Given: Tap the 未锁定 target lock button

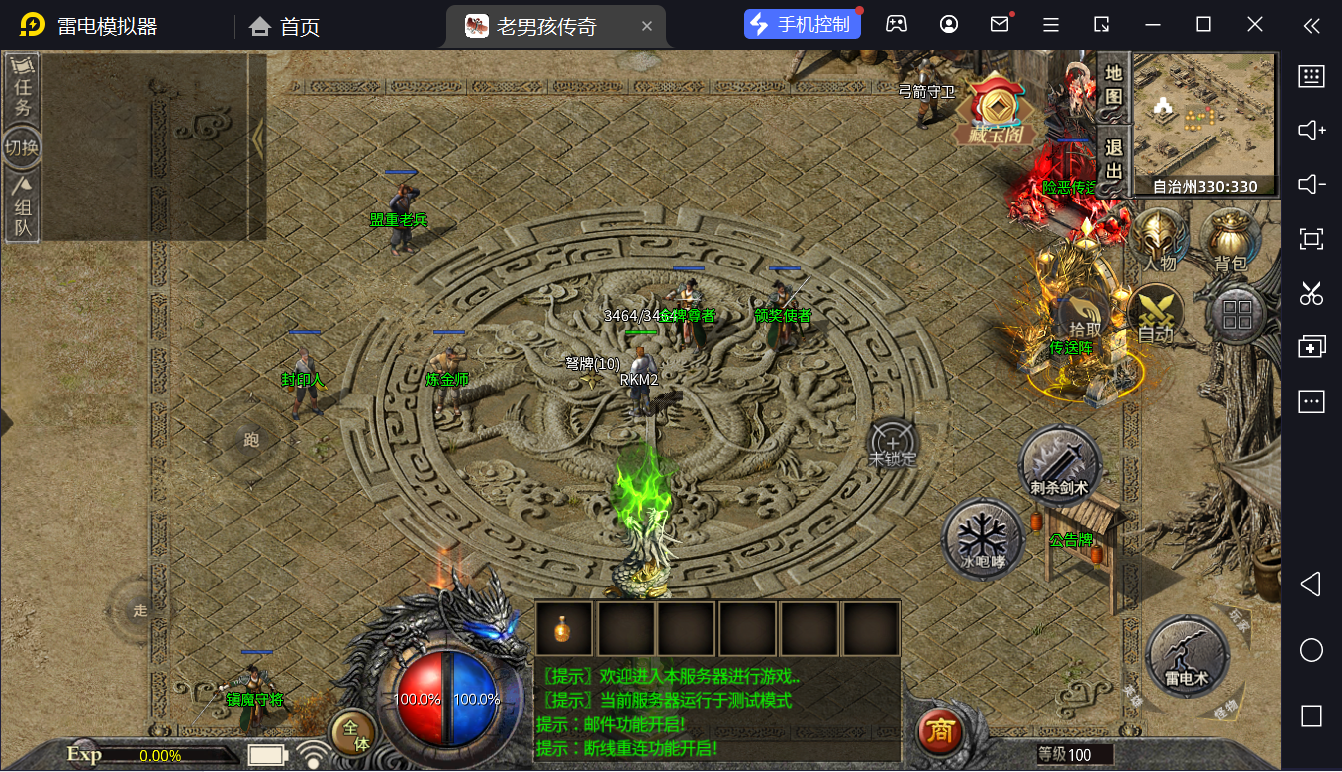Looking at the screenshot, I should (892, 444).
